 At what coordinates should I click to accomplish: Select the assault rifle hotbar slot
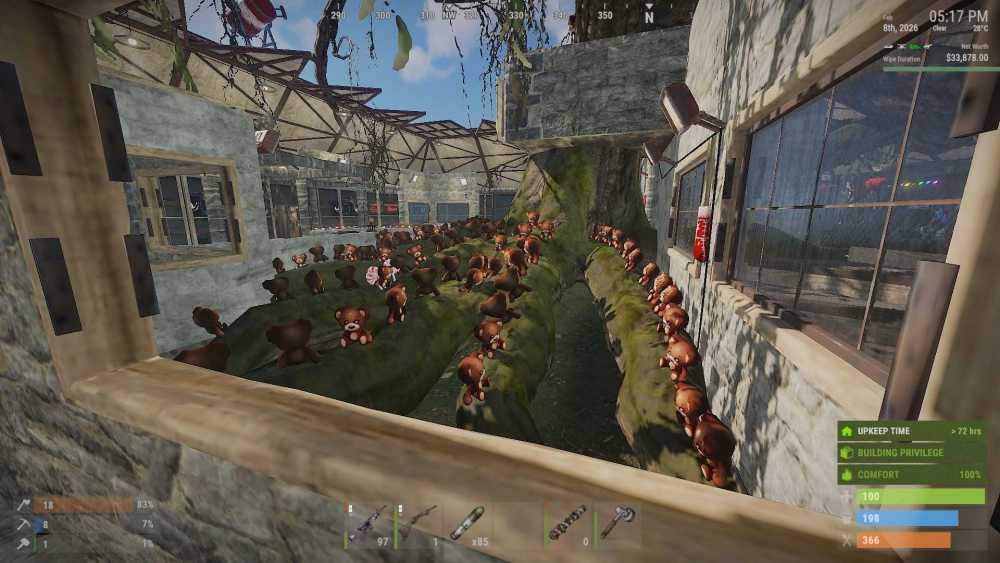point(368,524)
